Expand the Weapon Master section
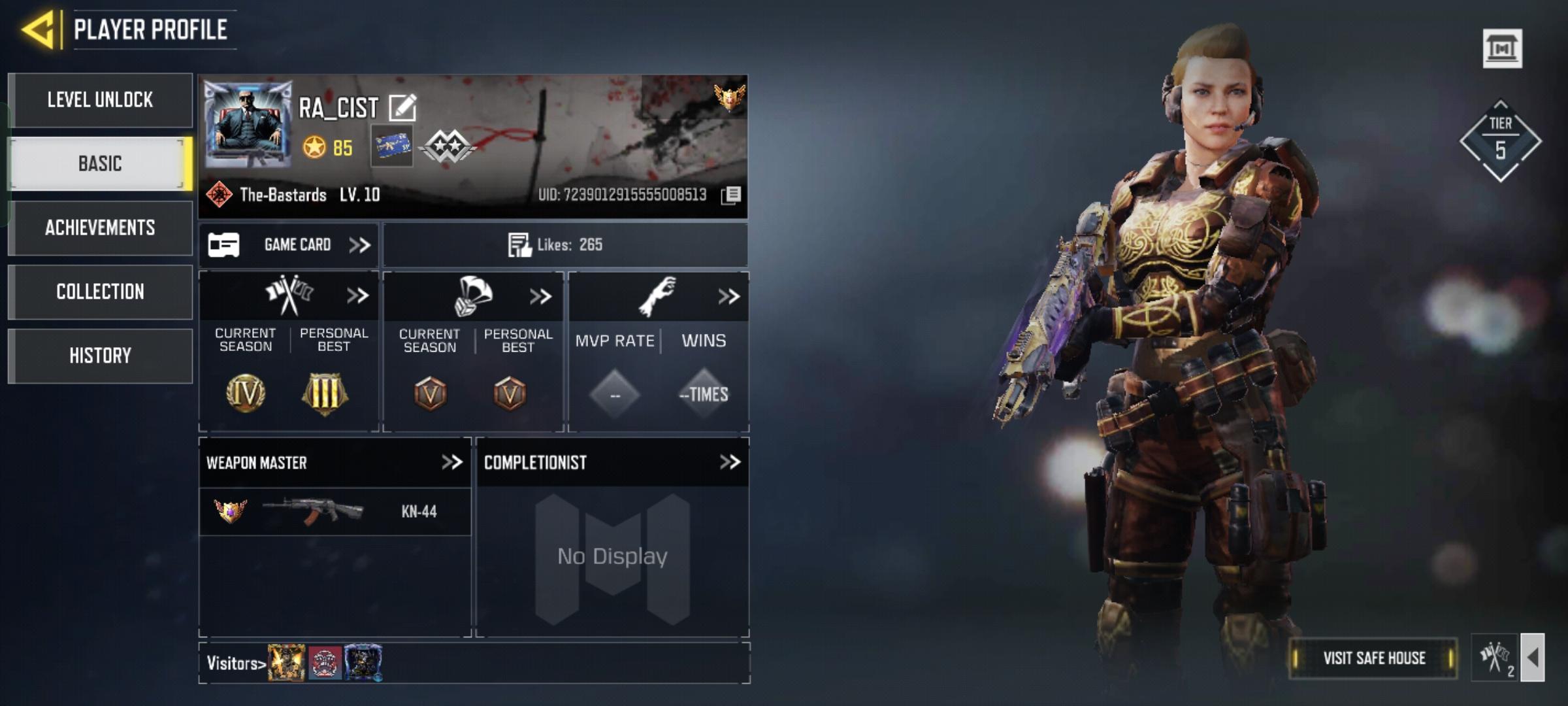The image size is (1568, 706). click(x=451, y=463)
